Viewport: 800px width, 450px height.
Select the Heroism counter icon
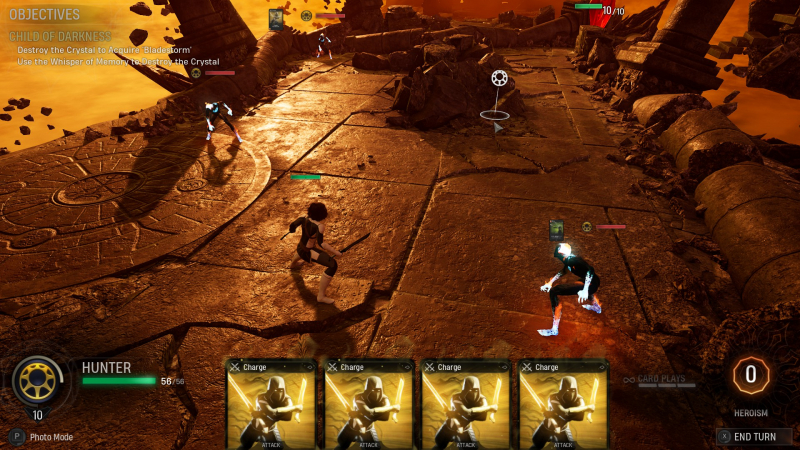tap(750, 375)
